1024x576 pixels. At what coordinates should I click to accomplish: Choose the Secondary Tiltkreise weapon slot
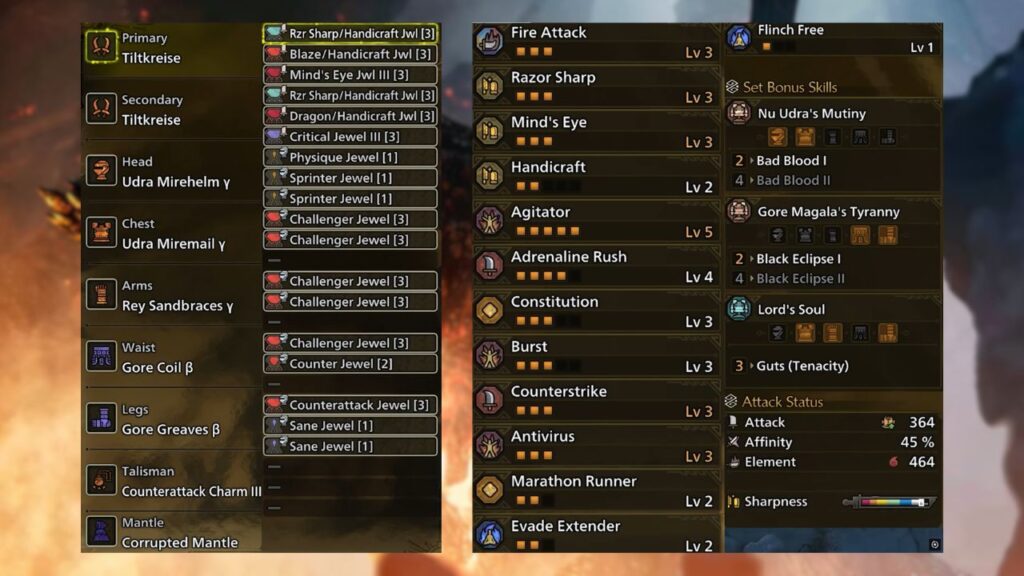pos(170,110)
